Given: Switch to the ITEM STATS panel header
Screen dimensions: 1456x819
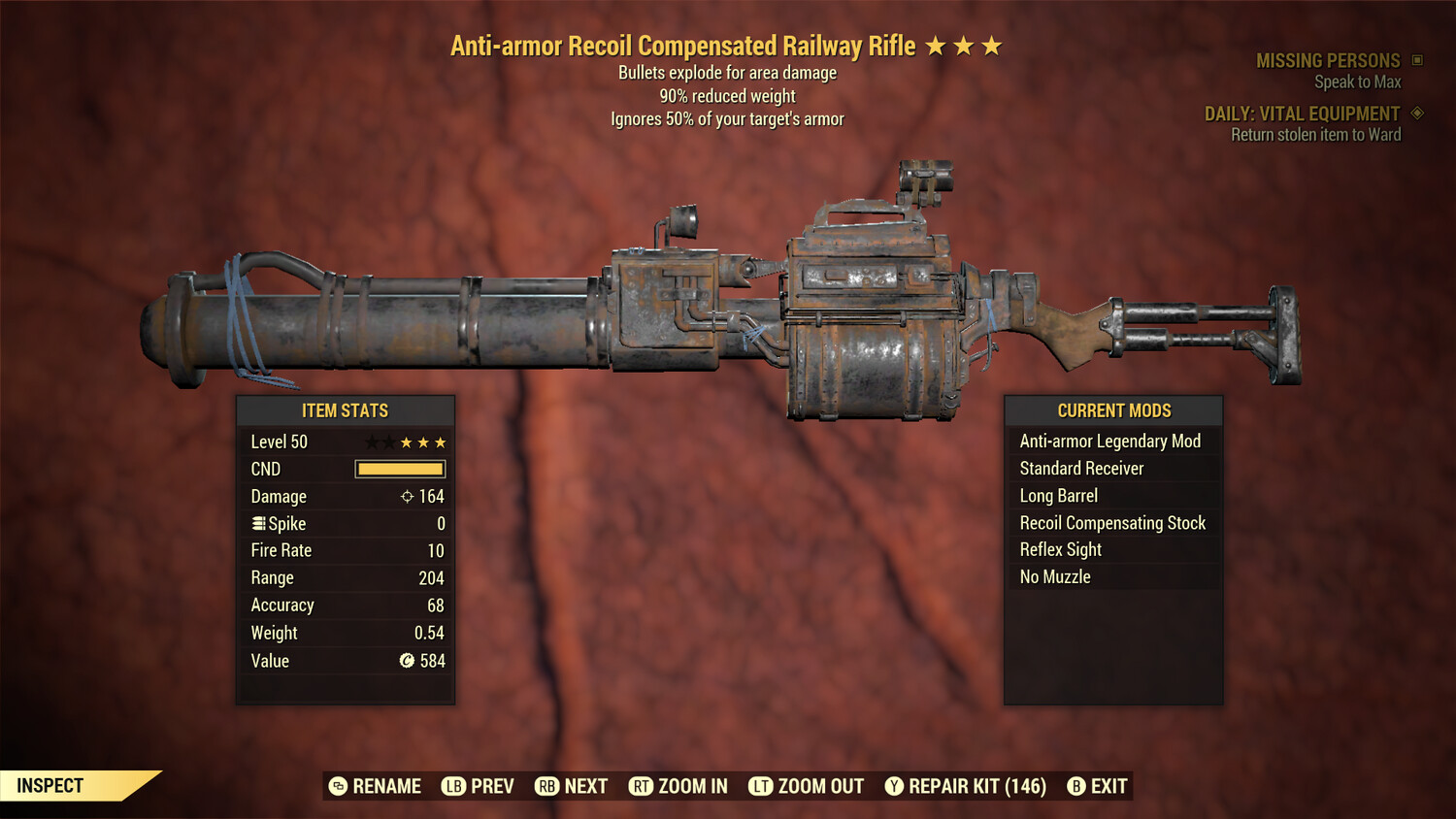Looking at the screenshot, I should point(346,410).
